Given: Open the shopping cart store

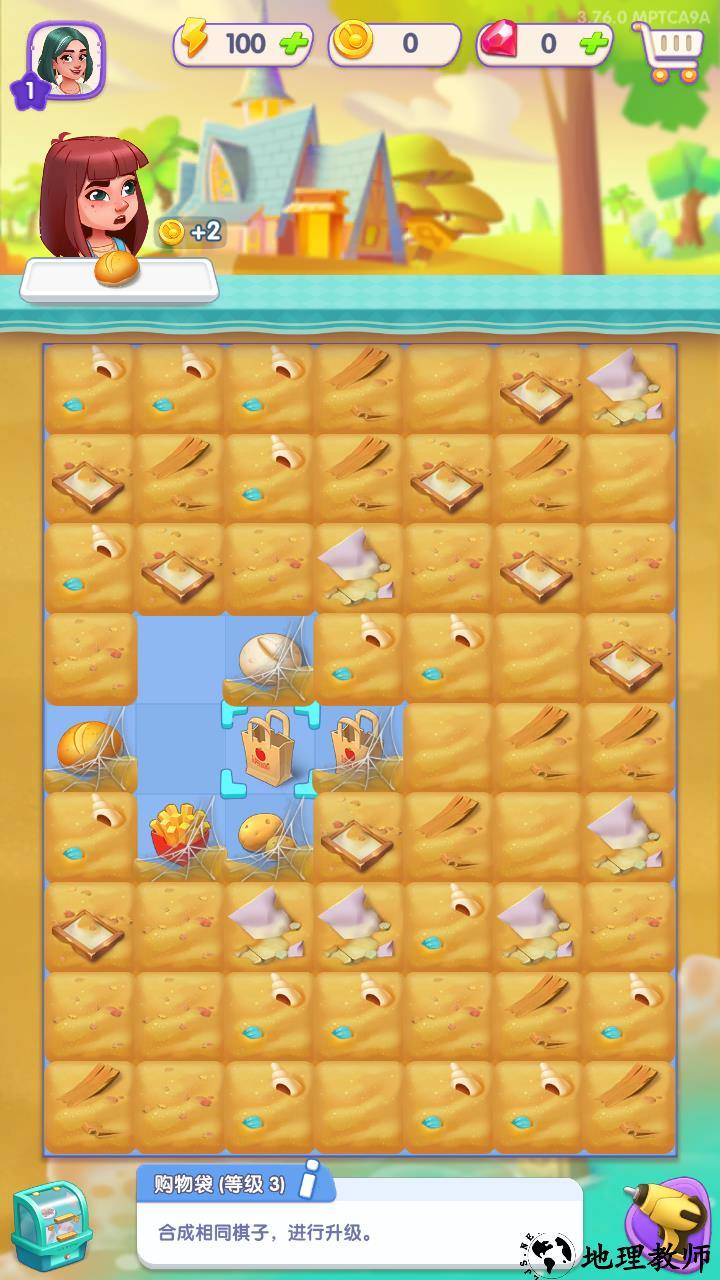Looking at the screenshot, I should click(667, 50).
